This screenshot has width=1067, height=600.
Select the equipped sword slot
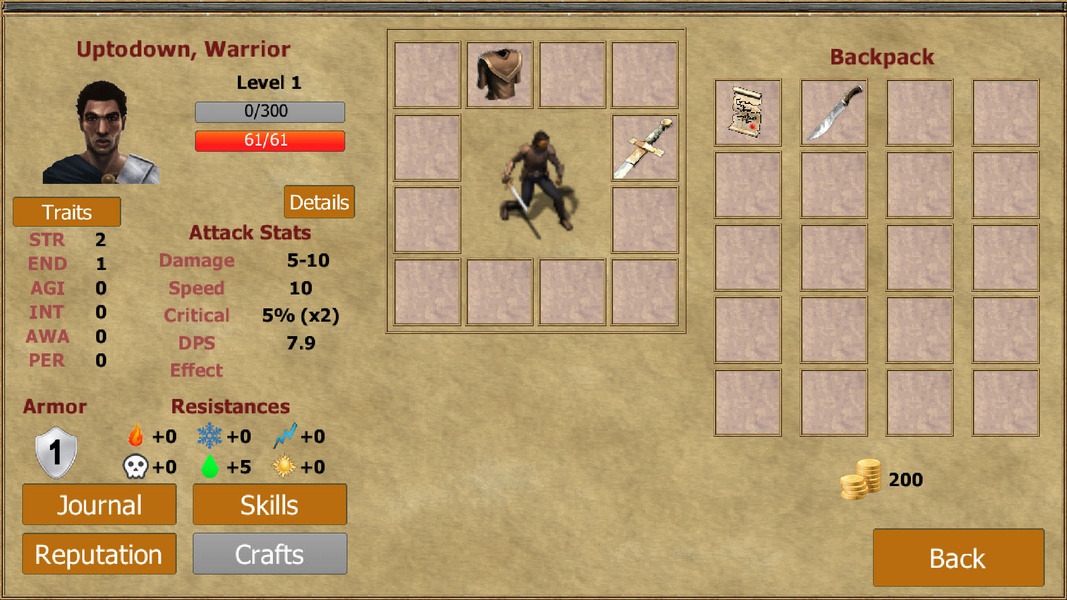click(645, 148)
